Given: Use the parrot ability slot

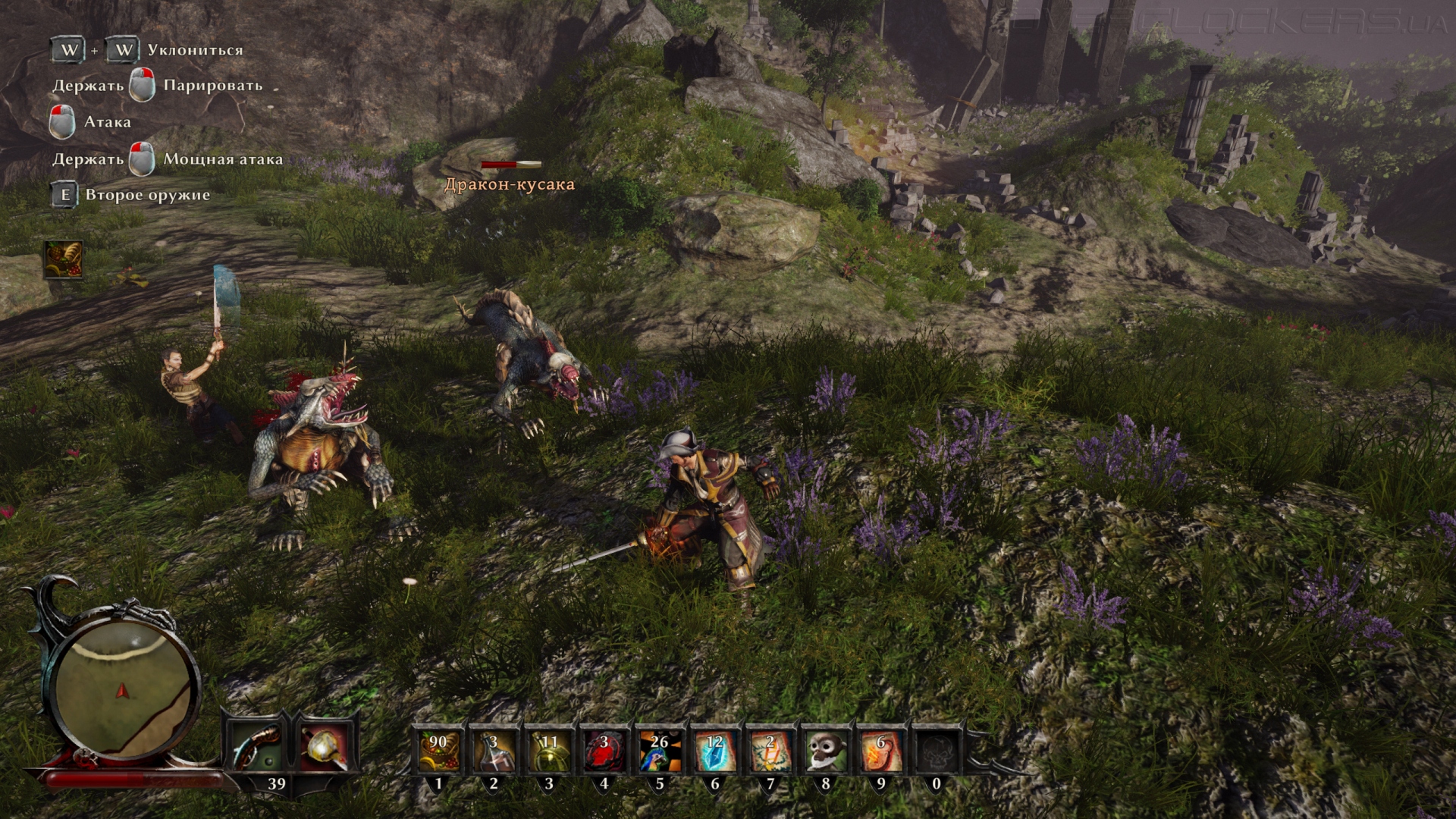Looking at the screenshot, I should click(x=660, y=751).
